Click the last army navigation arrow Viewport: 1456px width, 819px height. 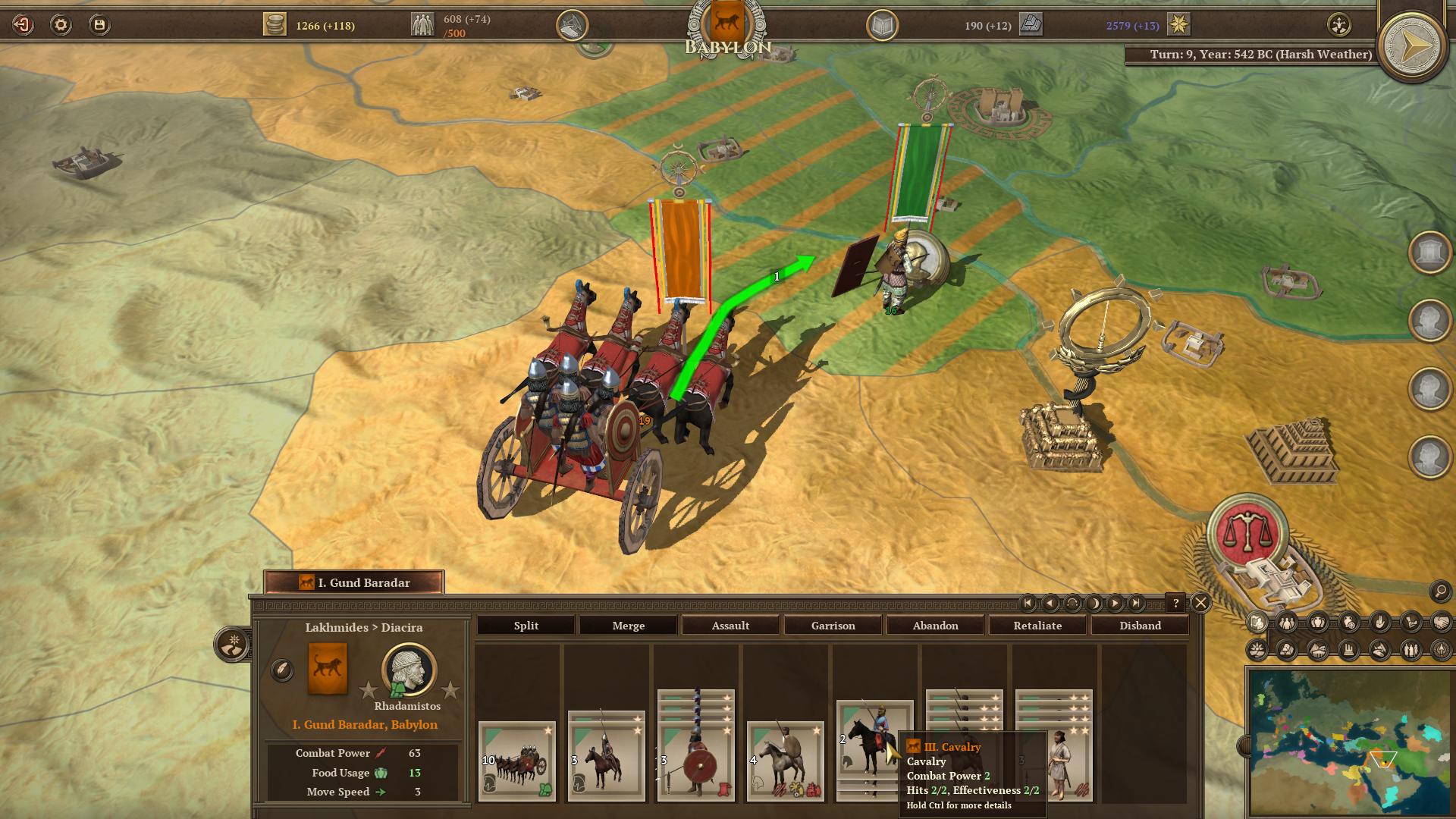point(1135,604)
